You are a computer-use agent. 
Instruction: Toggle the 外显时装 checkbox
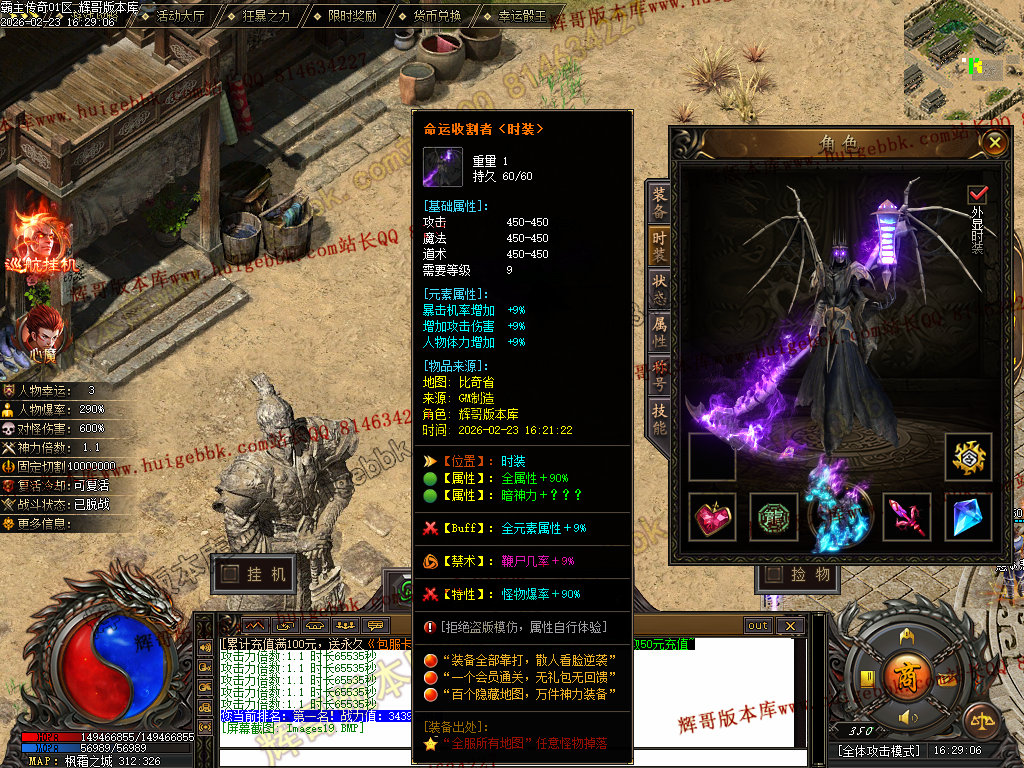click(977, 194)
